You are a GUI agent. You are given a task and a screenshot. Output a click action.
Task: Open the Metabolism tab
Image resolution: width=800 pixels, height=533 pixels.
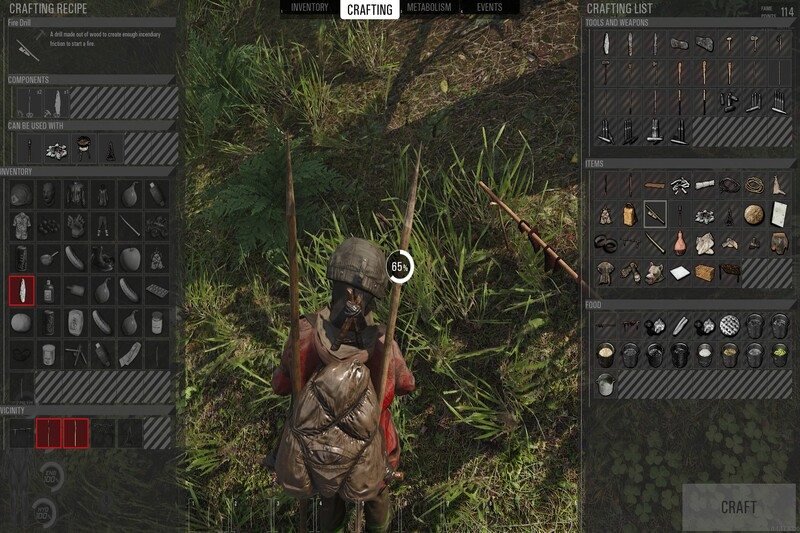(428, 8)
